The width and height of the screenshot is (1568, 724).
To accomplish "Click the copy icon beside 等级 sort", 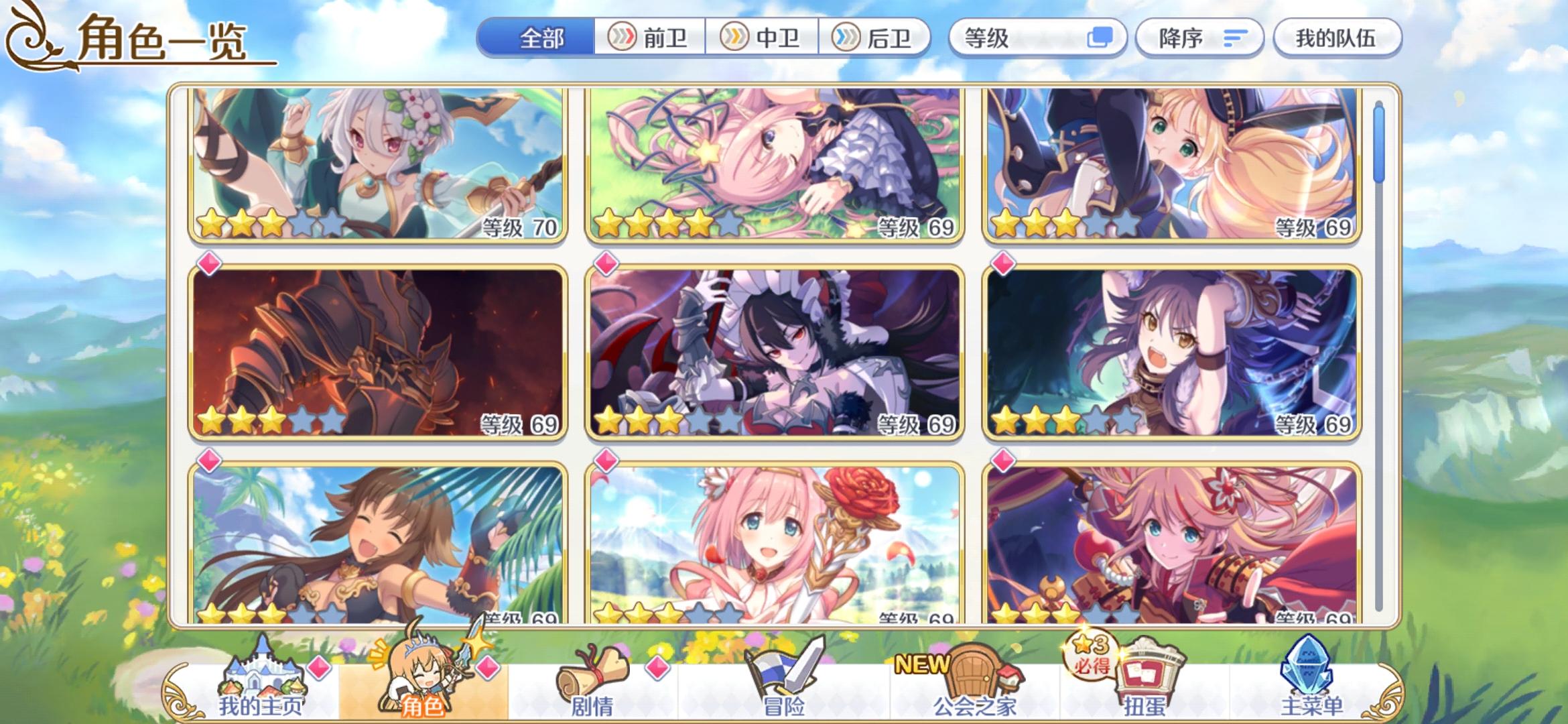I will coord(1104,38).
